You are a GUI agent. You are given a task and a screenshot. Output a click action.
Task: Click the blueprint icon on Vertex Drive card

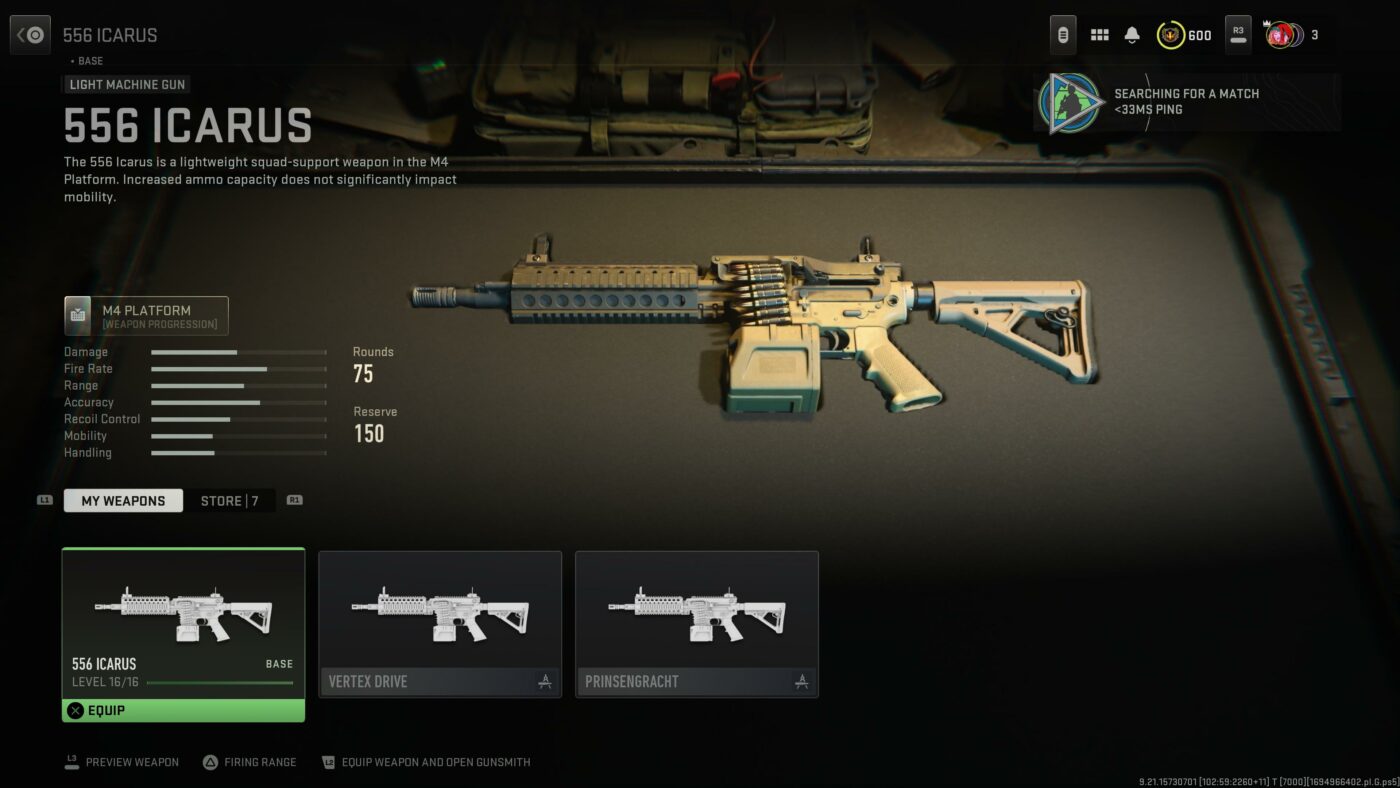543,681
